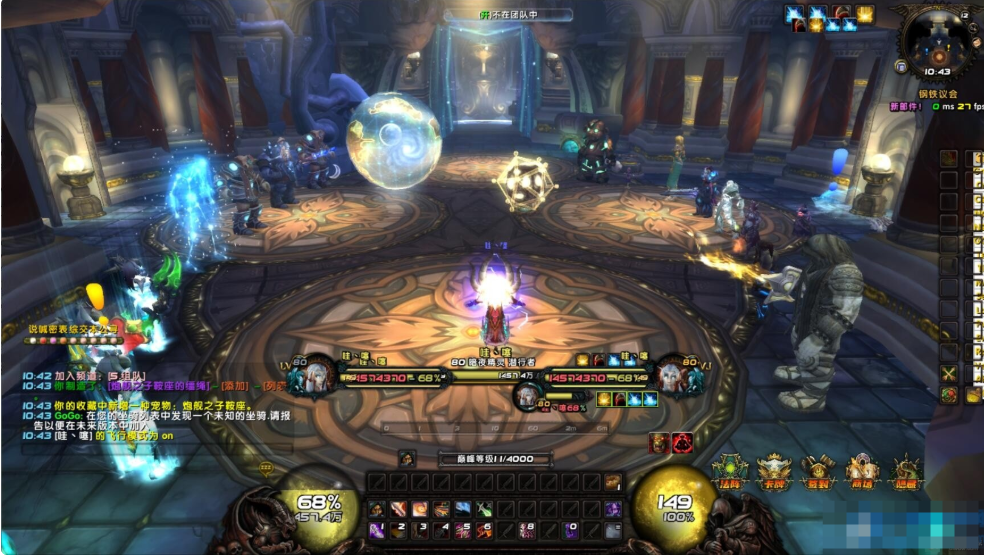Open the clock showing 10:43

point(937,72)
